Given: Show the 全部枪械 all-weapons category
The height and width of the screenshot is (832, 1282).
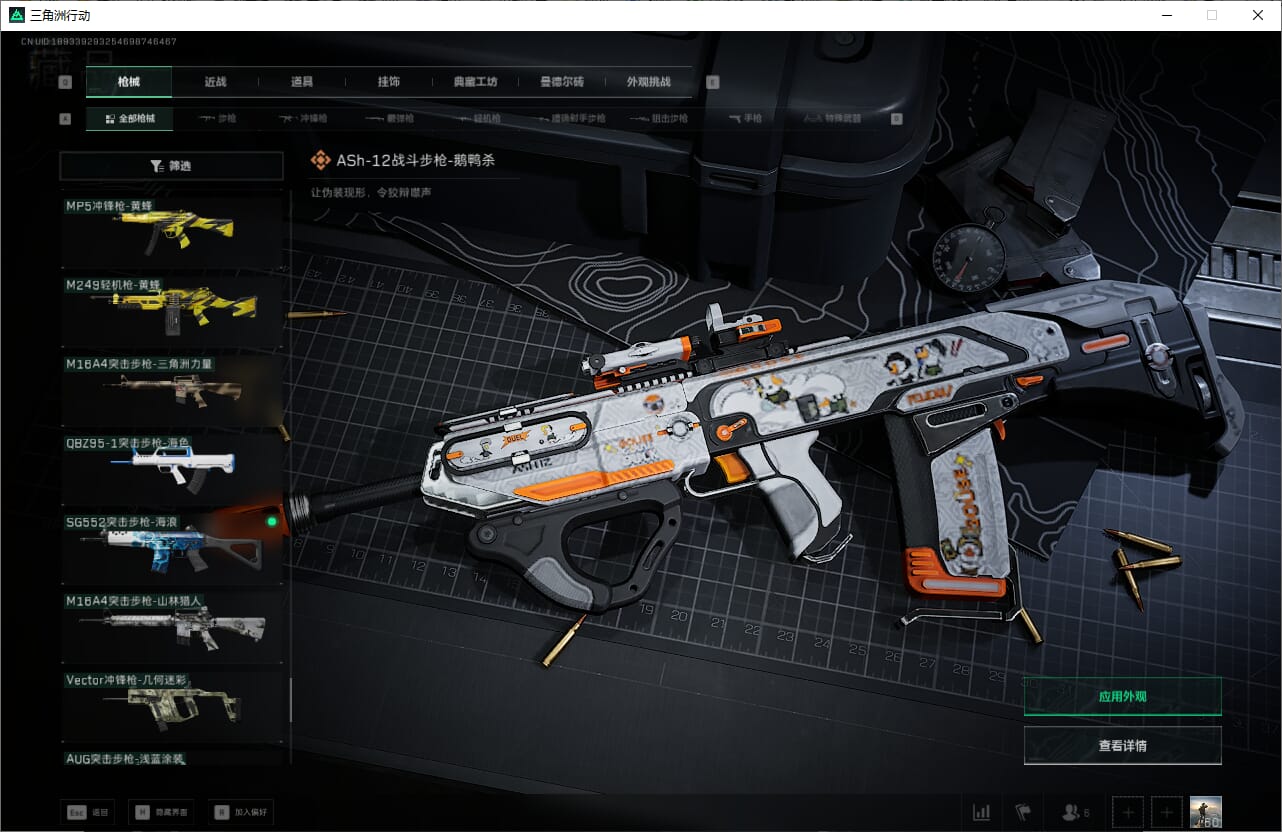Looking at the screenshot, I should point(129,119).
